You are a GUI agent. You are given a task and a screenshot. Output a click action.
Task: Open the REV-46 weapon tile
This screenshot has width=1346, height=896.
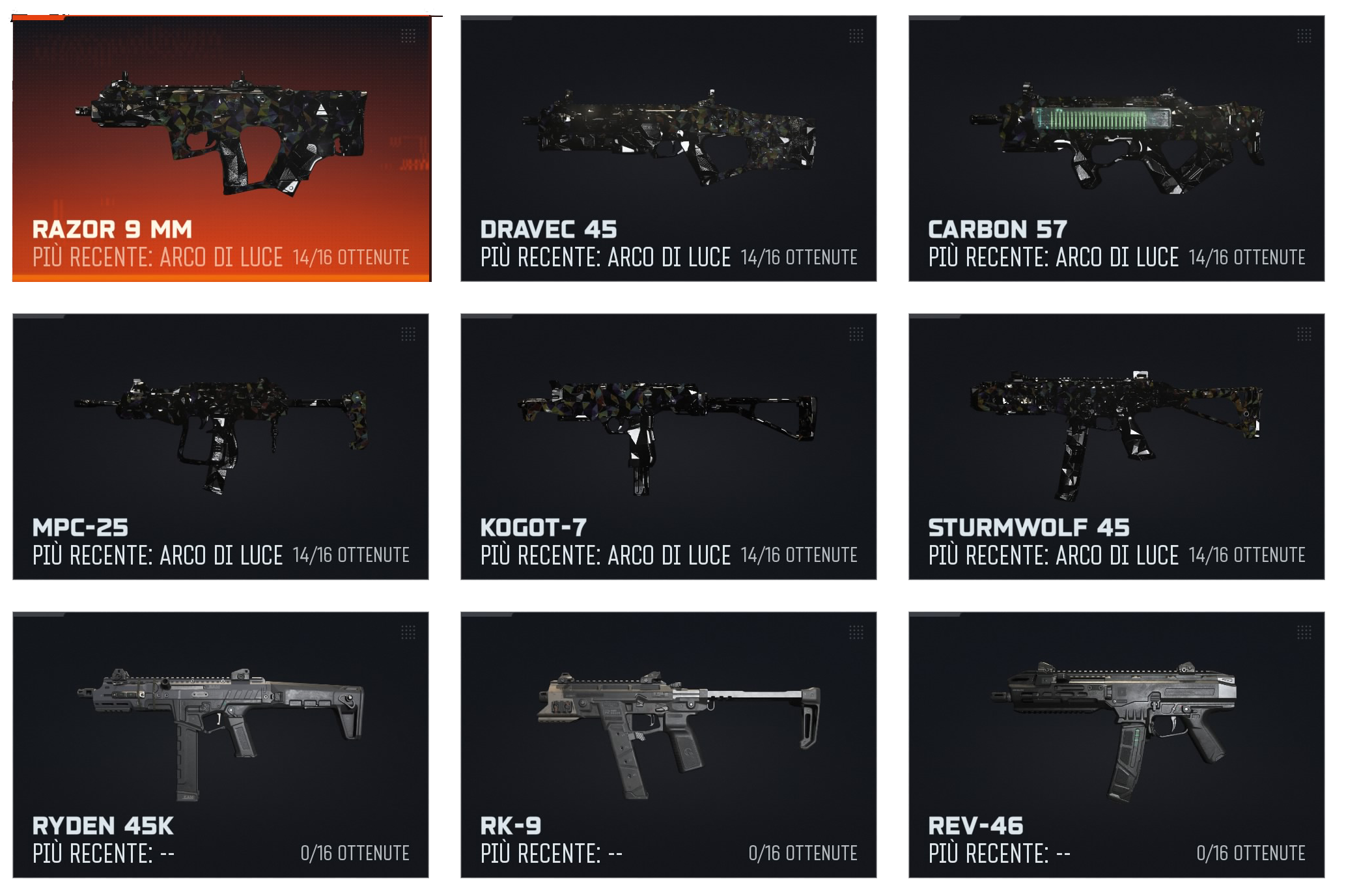pos(1116,744)
